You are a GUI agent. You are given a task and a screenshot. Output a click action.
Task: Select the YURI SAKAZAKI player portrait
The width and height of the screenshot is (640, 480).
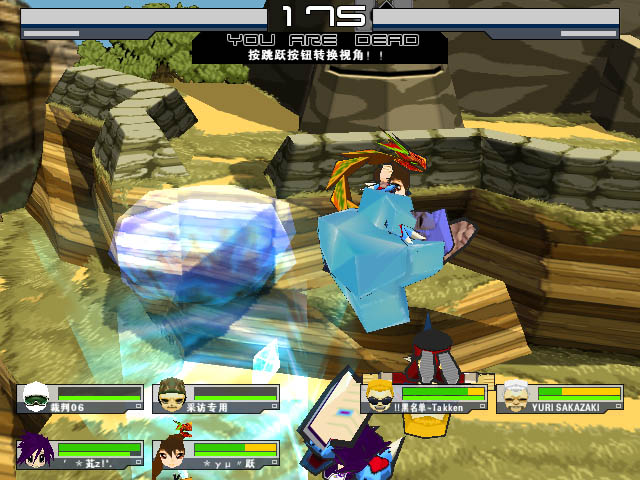515,396
